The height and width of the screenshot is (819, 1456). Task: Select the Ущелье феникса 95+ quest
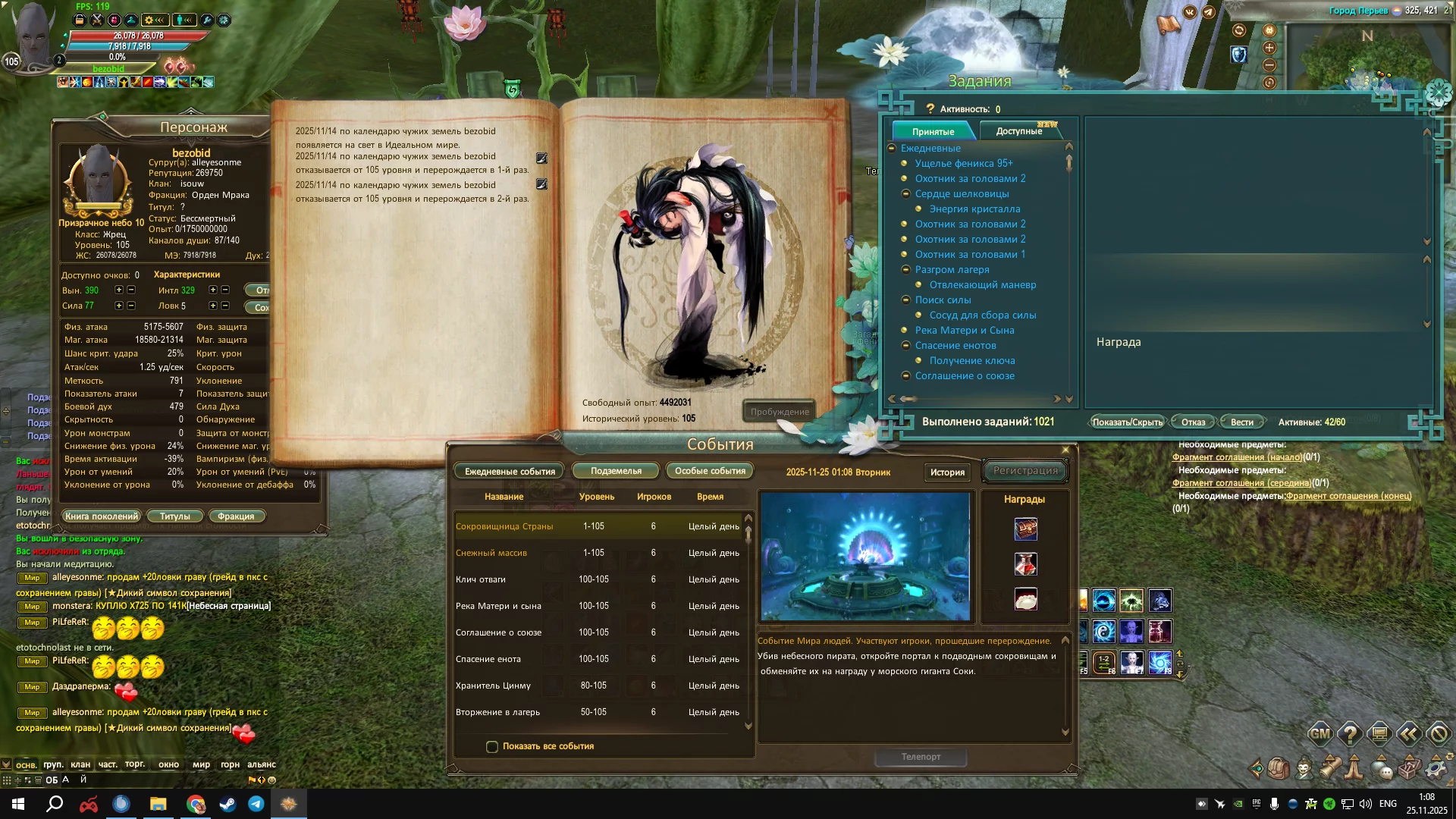(963, 163)
